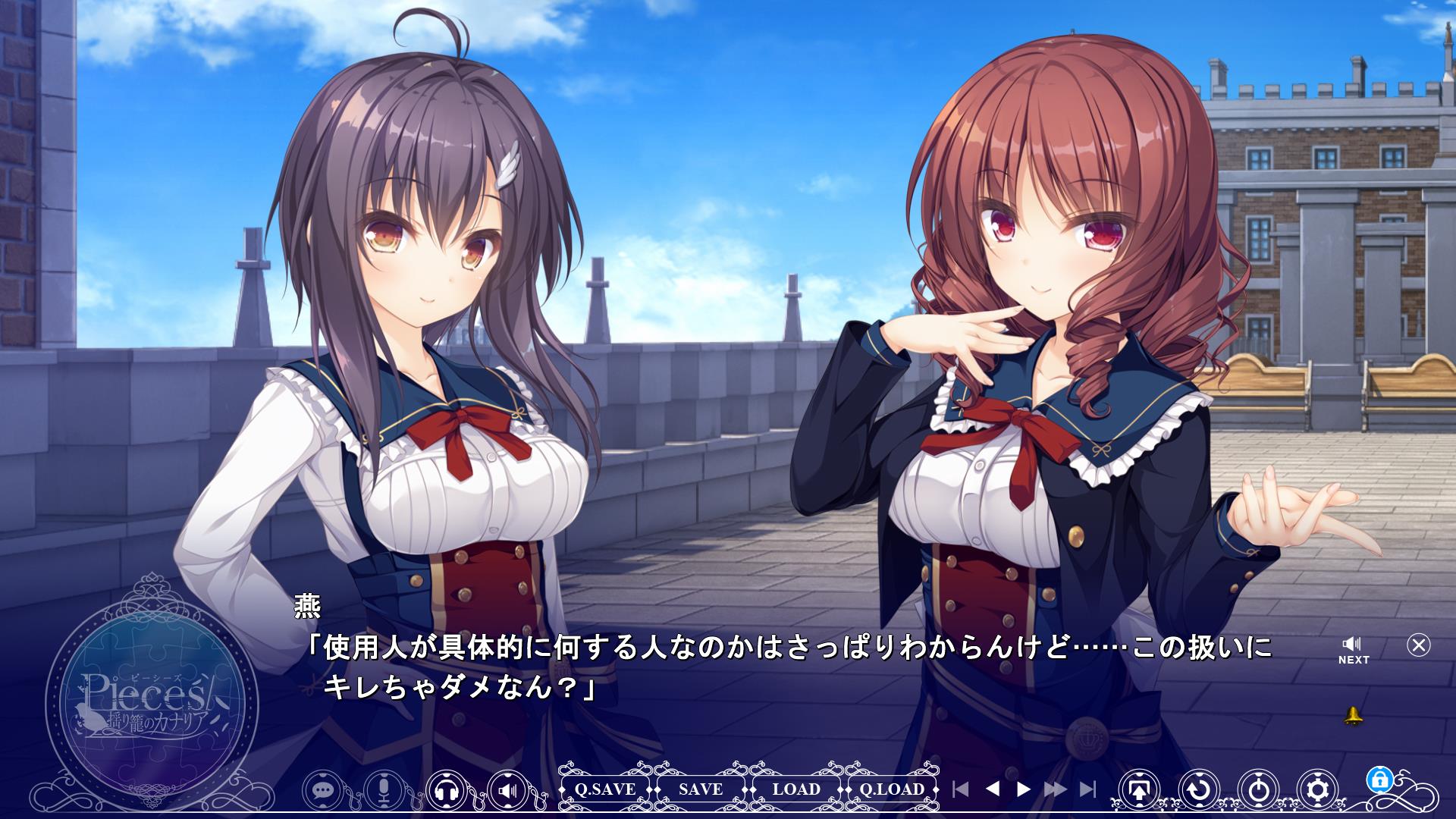Hide the message window with the X button
Image resolution: width=1456 pixels, height=819 pixels.
tap(1418, 645)
